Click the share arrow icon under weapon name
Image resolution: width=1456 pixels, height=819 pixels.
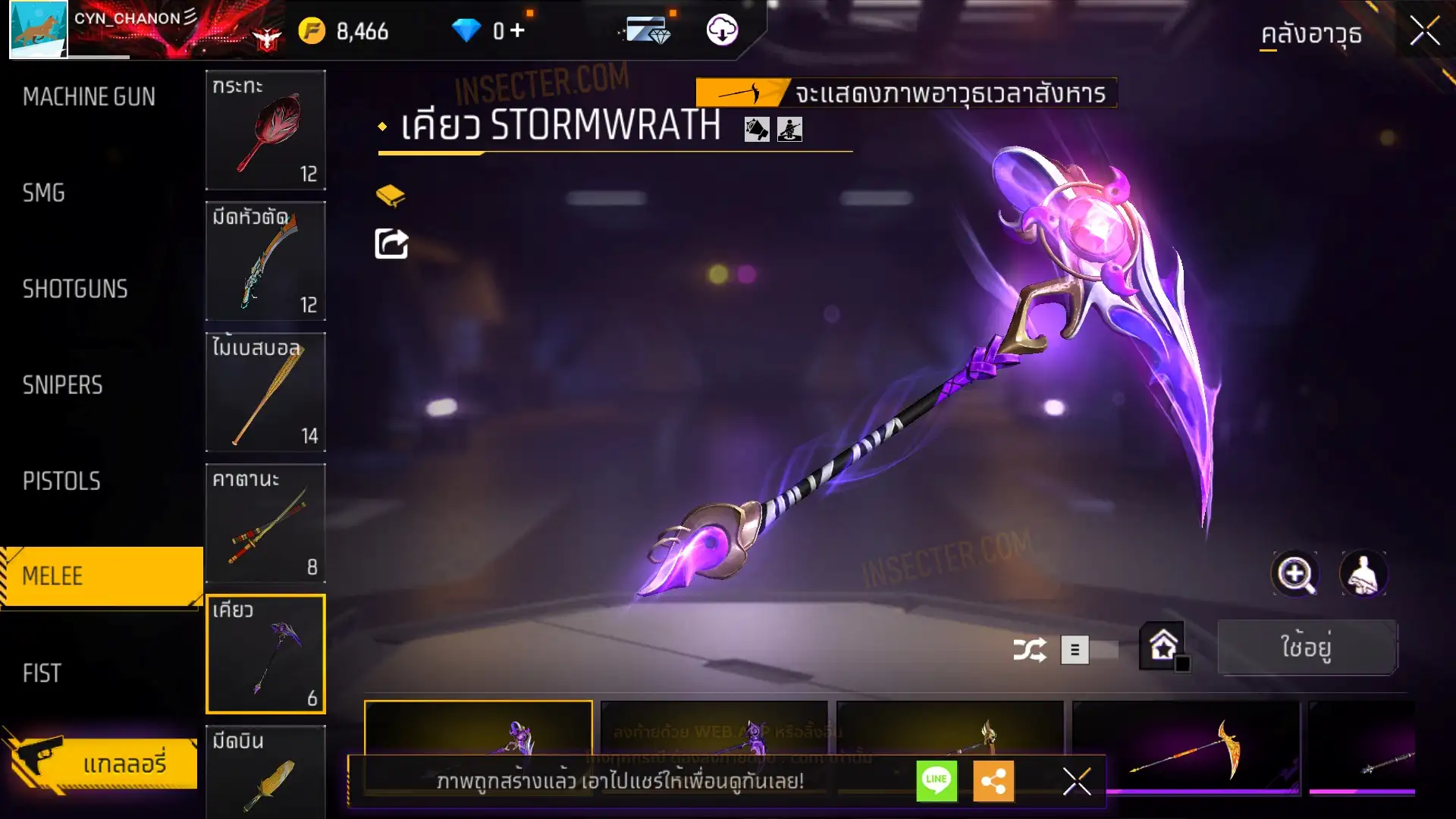pos(391,243)
